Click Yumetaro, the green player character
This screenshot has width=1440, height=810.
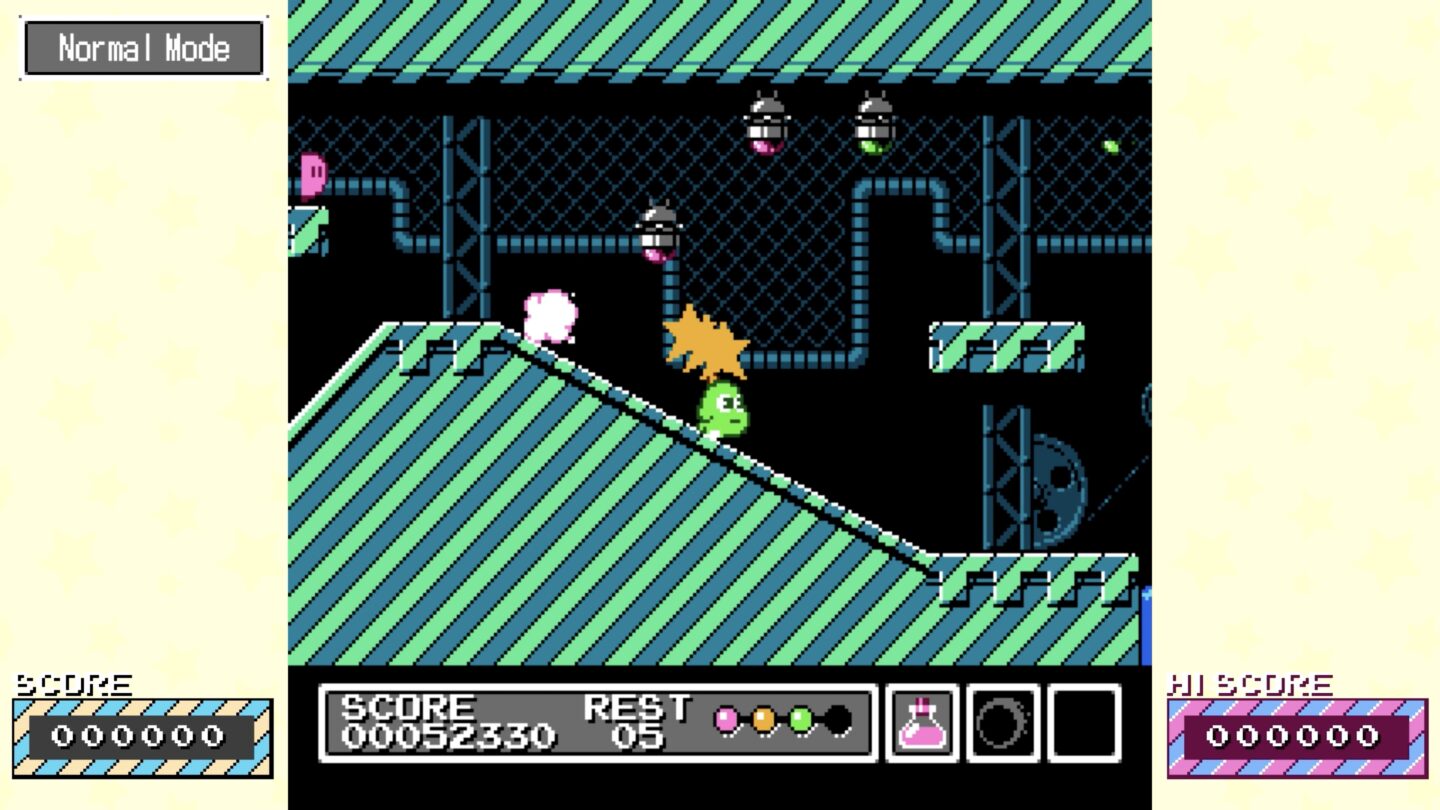[722, 410]
